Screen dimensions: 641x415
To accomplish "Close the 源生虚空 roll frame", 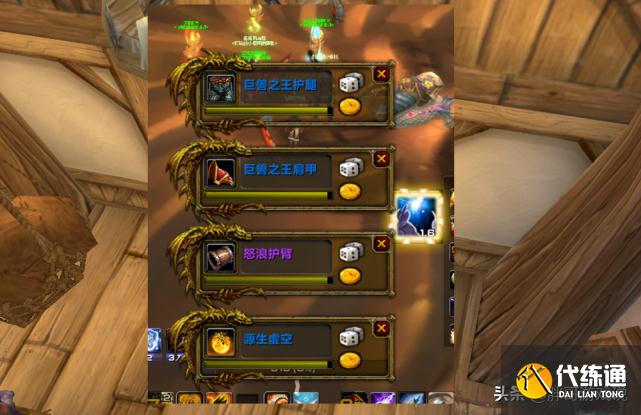I will [x=381, y=327].
